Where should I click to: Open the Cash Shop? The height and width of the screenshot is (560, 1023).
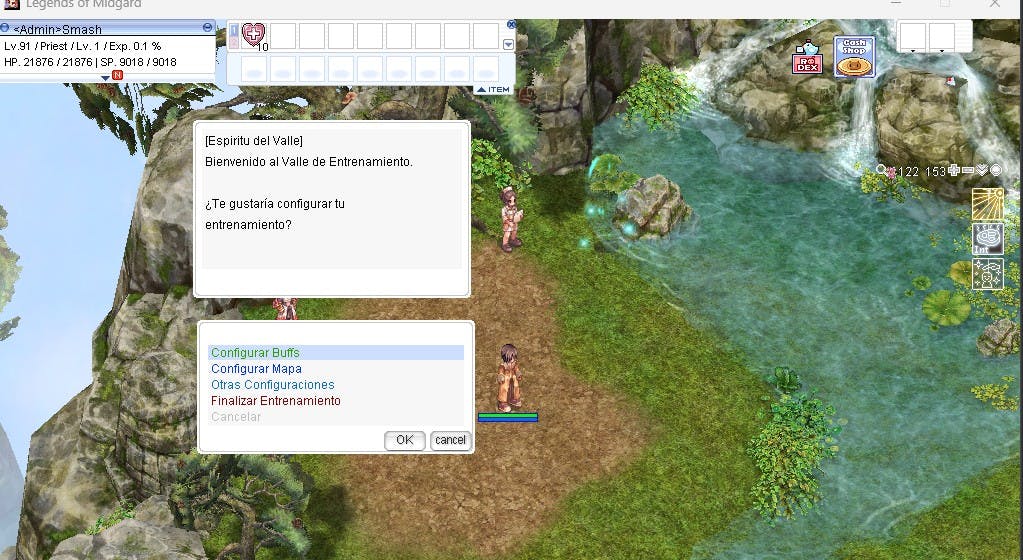coord(854,57)
